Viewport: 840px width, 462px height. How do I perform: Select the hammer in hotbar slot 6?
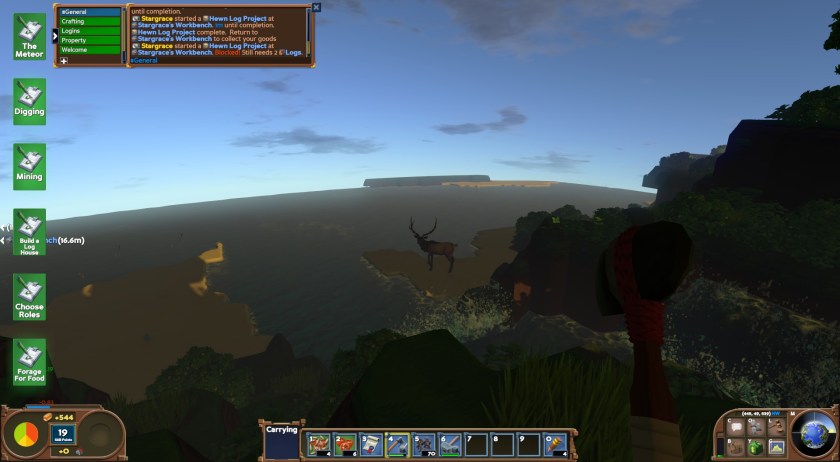coord(449,442)
